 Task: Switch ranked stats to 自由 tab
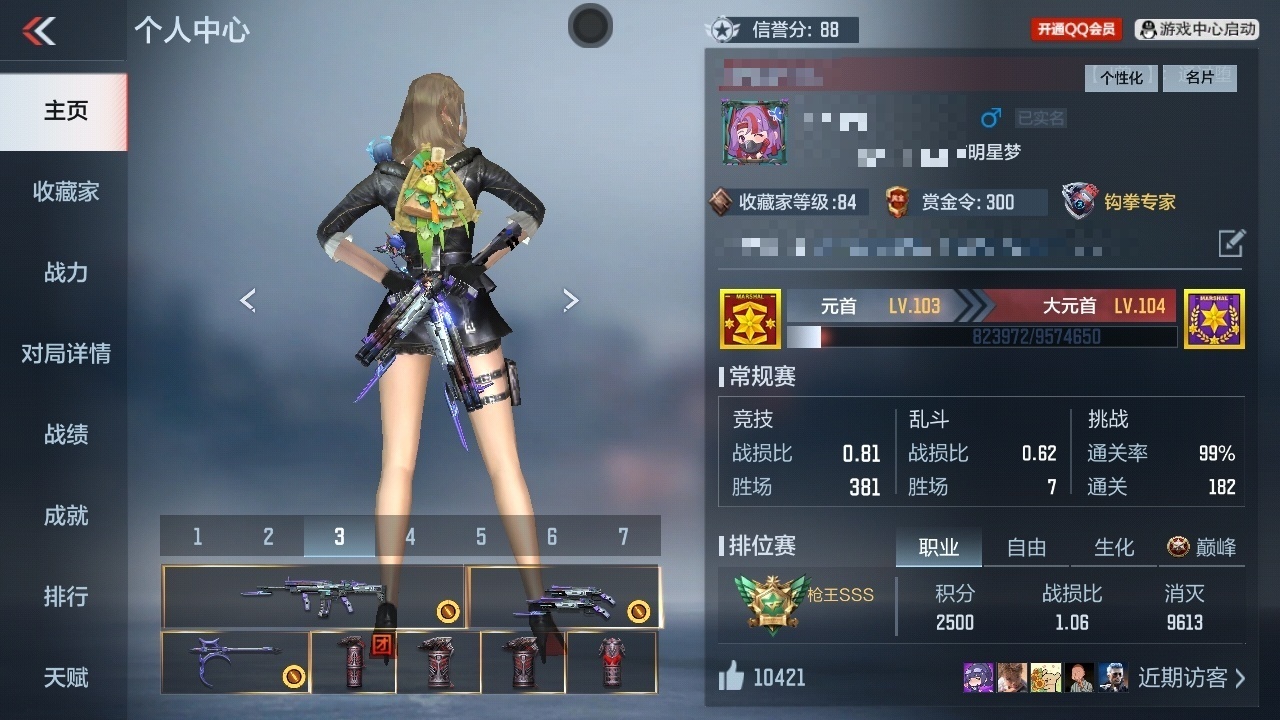click(x=1026, y=547)
